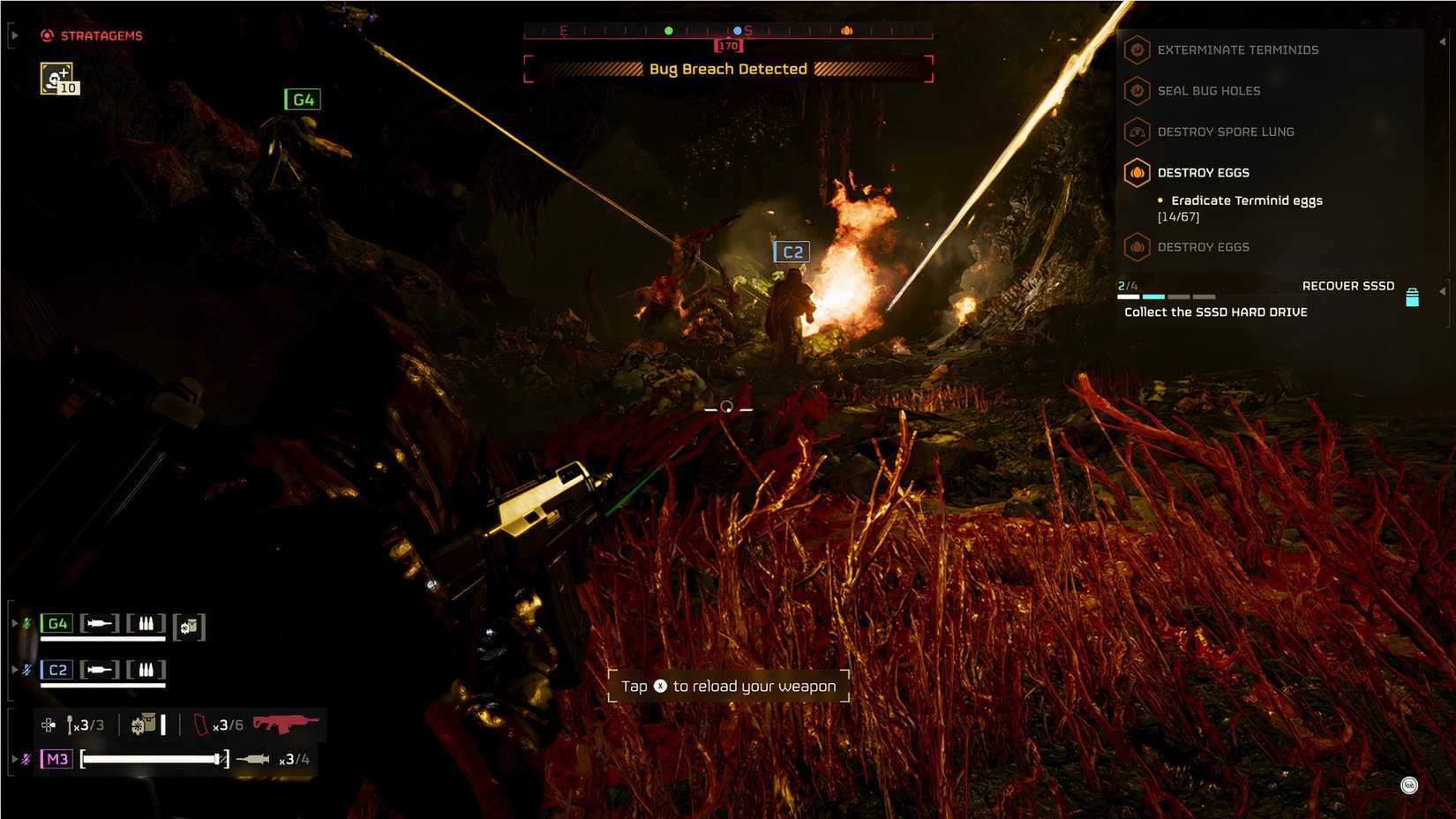Expand the G4 squad member entry
This screenshot has width=1456, height=819.
15,622
